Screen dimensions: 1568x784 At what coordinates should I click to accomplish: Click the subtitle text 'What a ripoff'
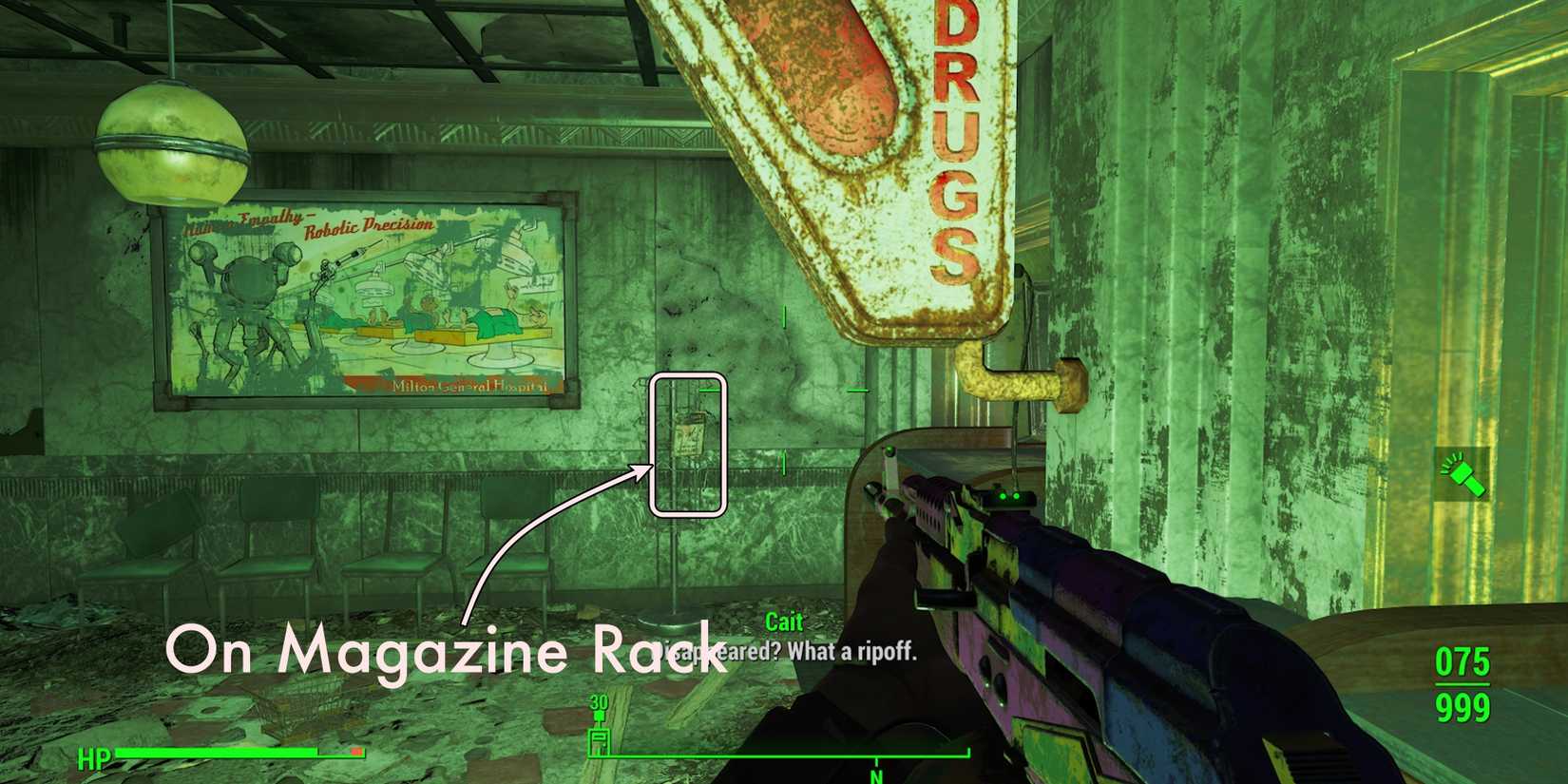[855, 653]
